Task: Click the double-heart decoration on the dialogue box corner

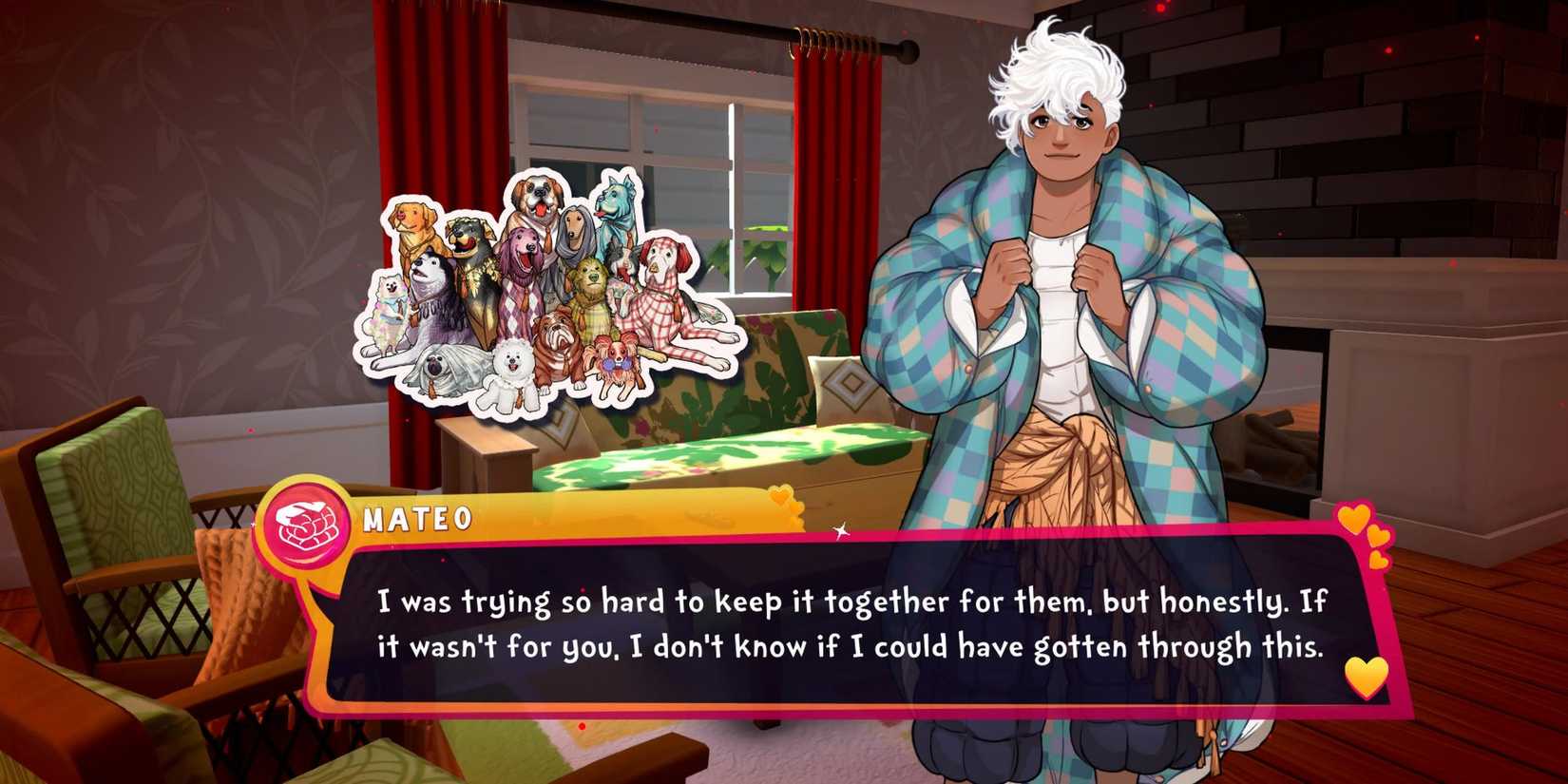Action: [1362, 534]
